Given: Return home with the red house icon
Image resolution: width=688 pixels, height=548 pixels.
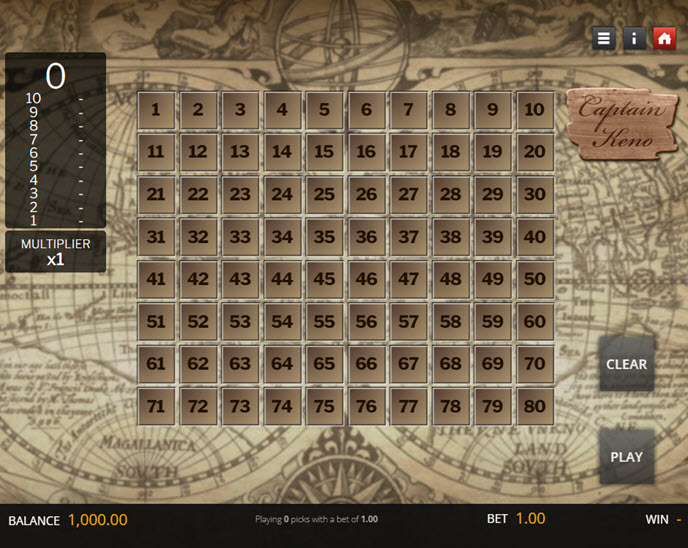Looking at the screenshot, I should [x=664, y=38].
